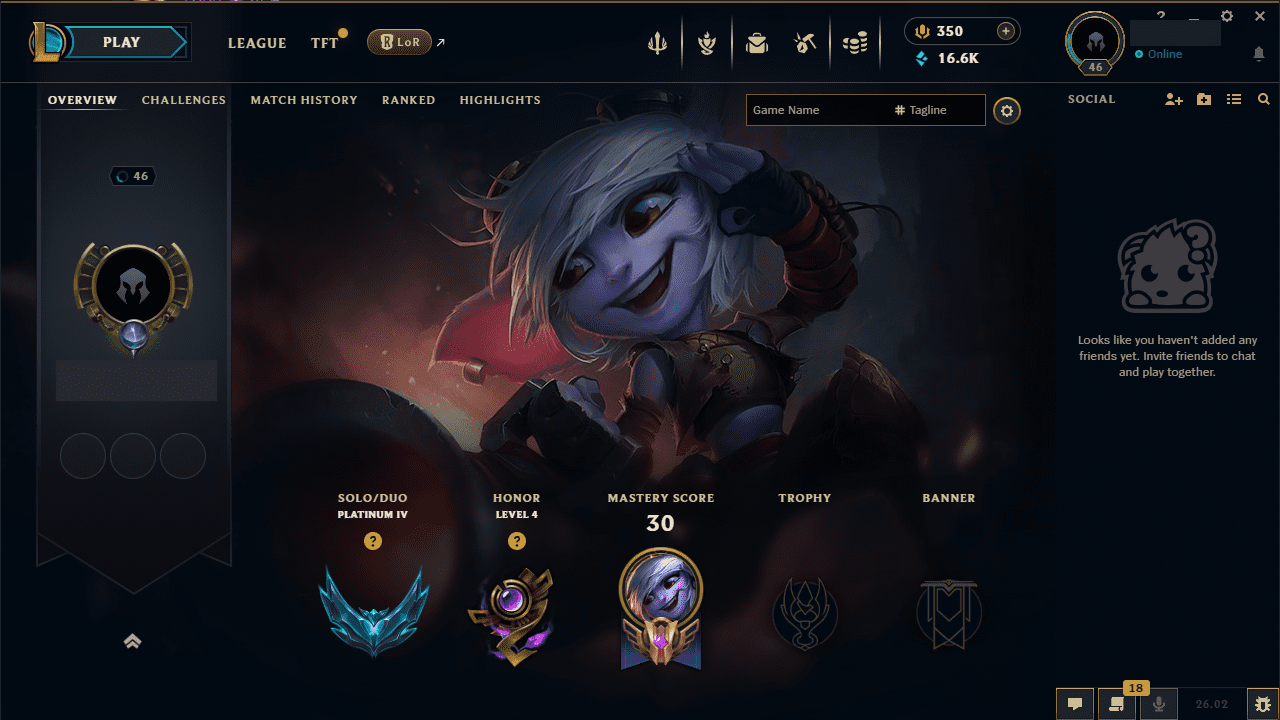The height and width of the screenshot is (720, 1280).
Task: Open the patch notes journal with 18 badge
Action: click(x=1116, y=704)
